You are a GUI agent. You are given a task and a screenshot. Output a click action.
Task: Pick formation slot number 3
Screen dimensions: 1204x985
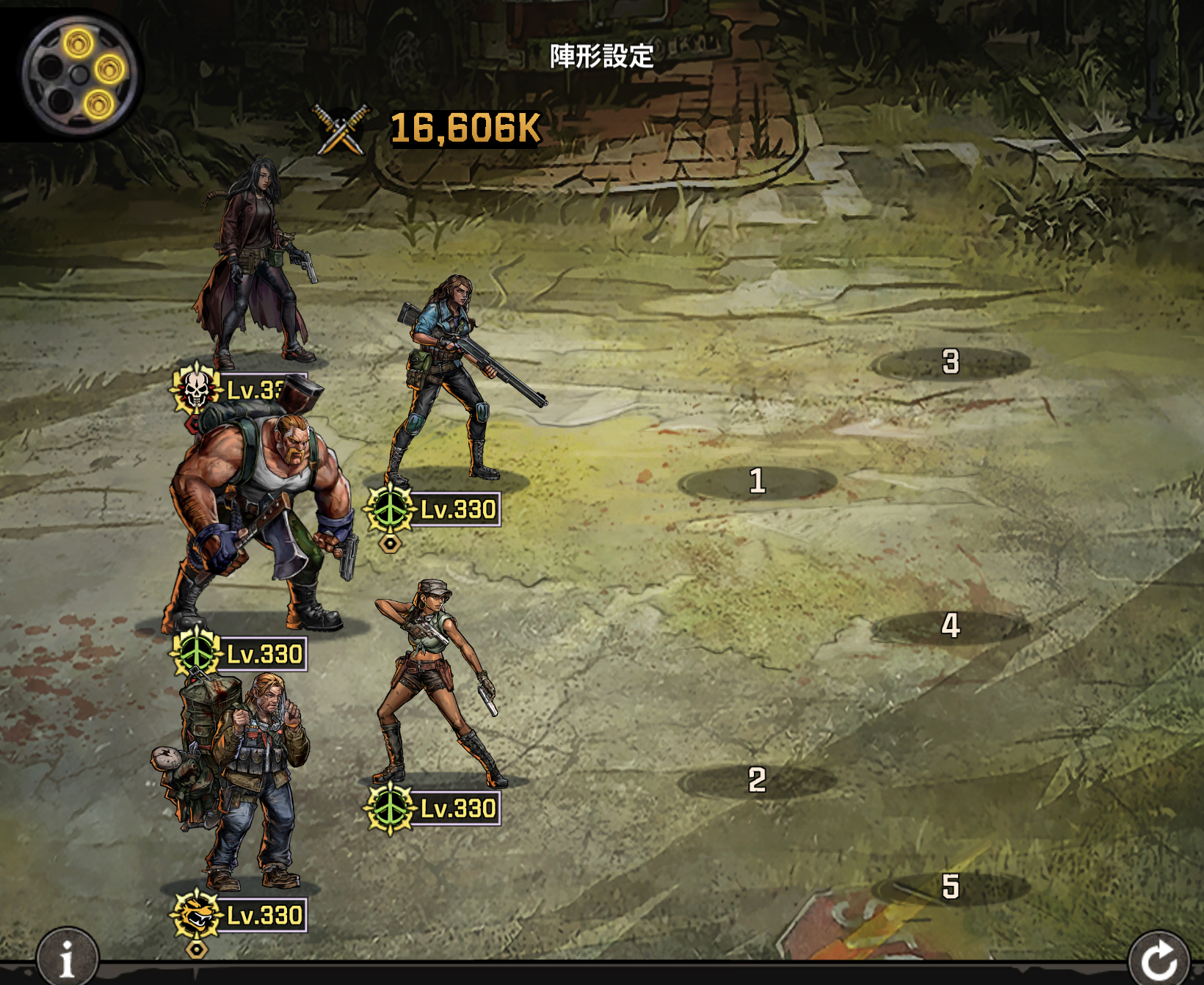[x=951, y=362]
